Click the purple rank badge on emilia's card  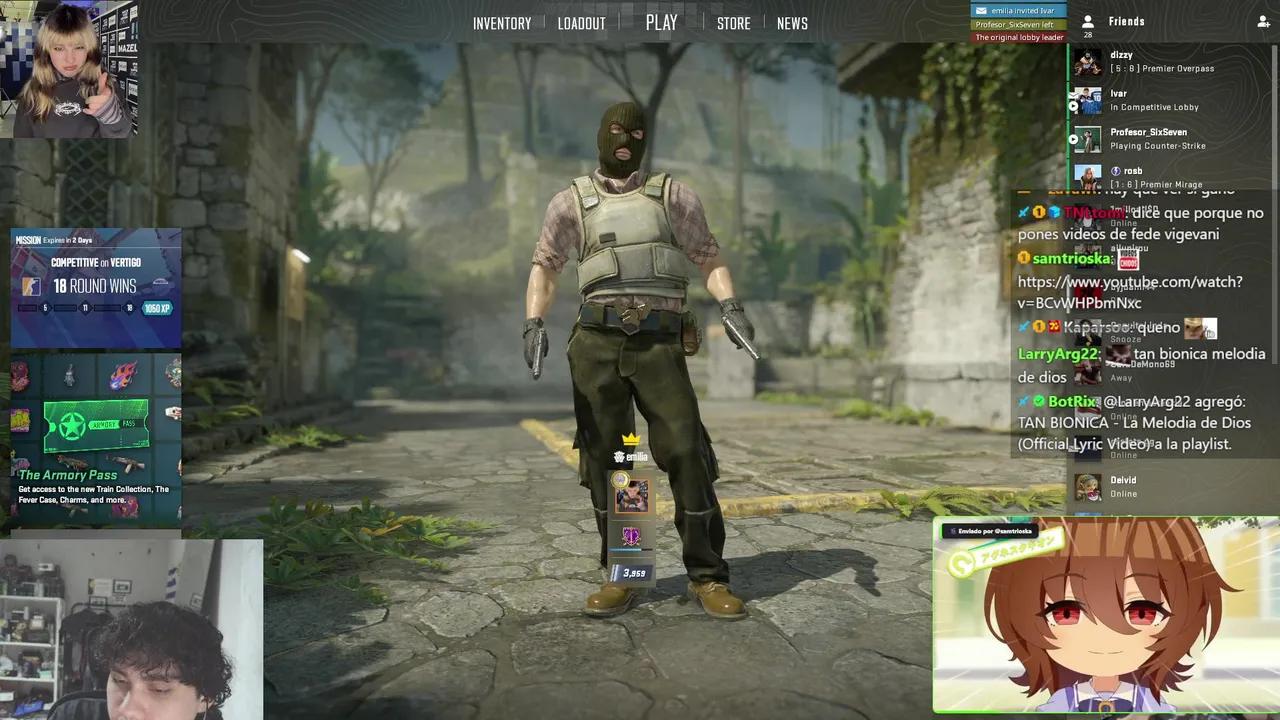630,536
